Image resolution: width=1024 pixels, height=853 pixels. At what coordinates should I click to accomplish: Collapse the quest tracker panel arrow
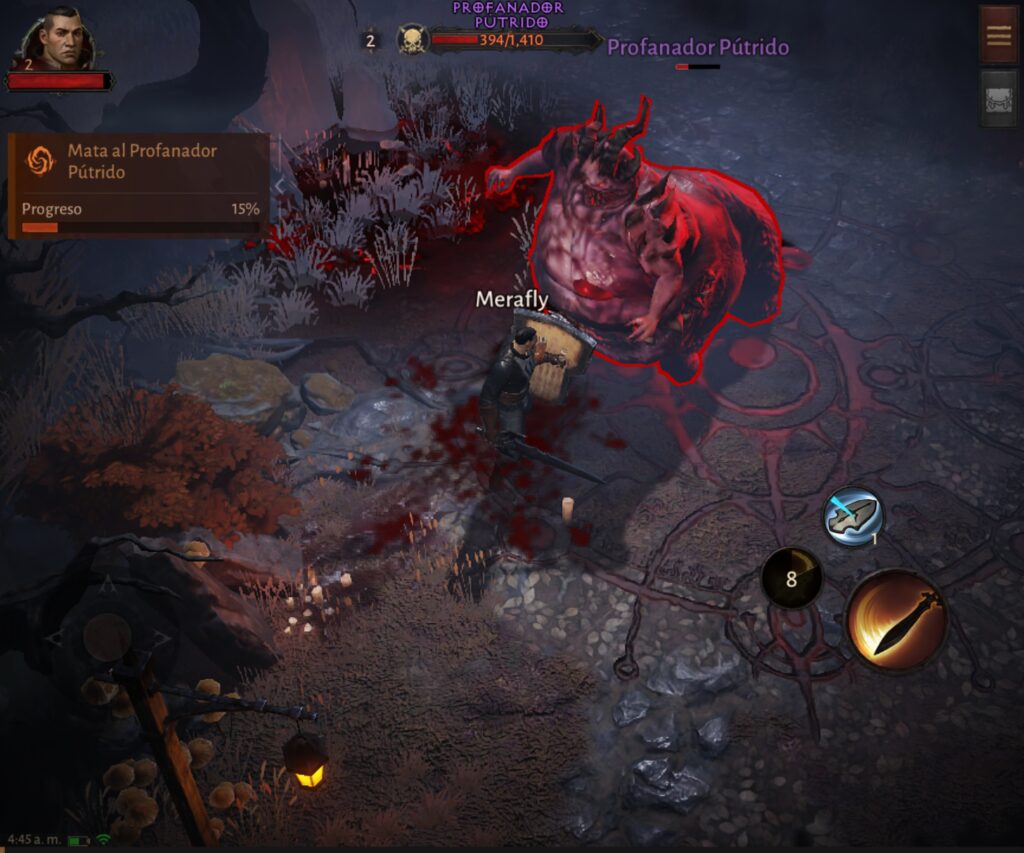pos(280,184)
